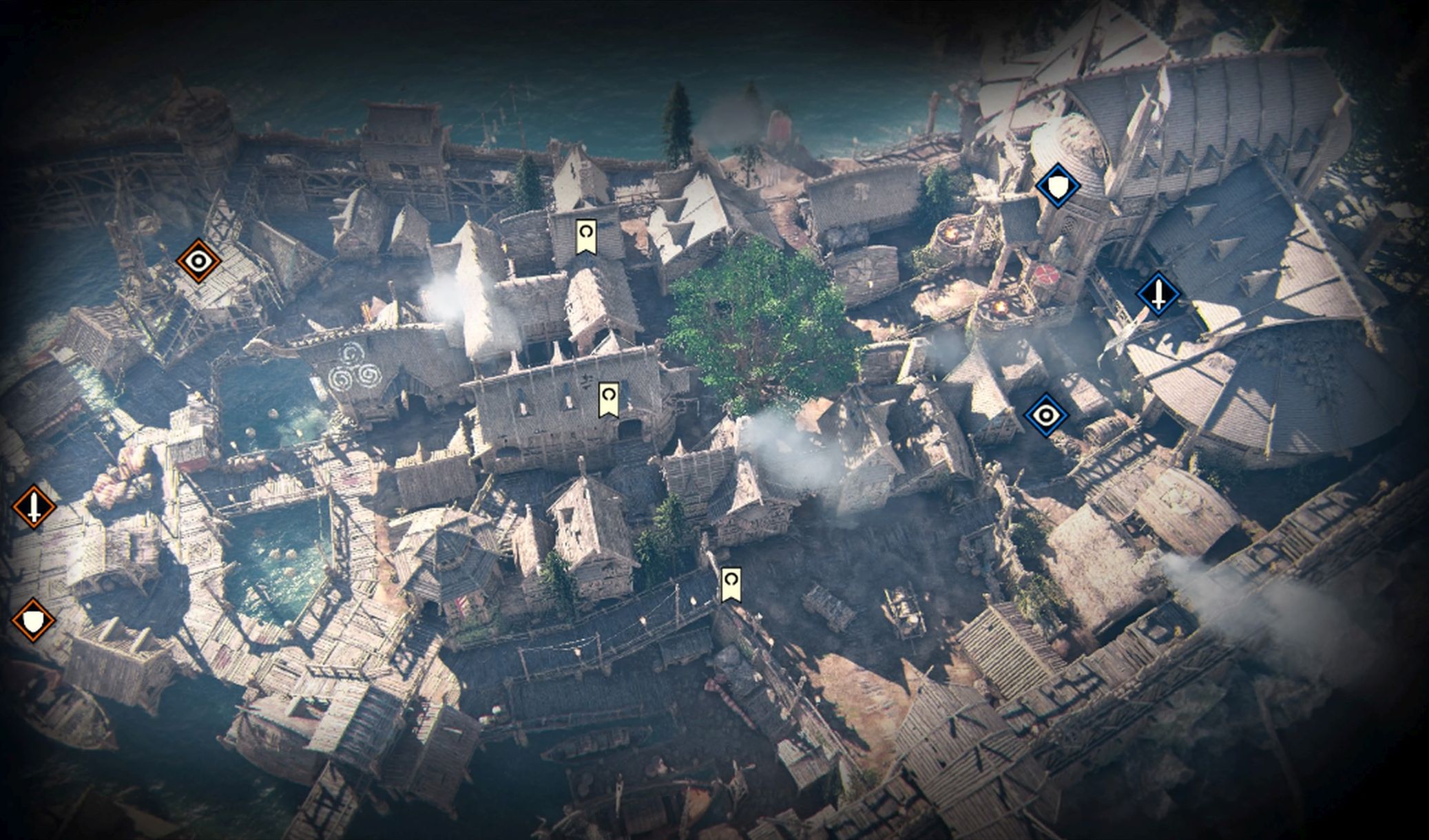
Task: Select the orange eye map marker
Action: tap(198, 261)
